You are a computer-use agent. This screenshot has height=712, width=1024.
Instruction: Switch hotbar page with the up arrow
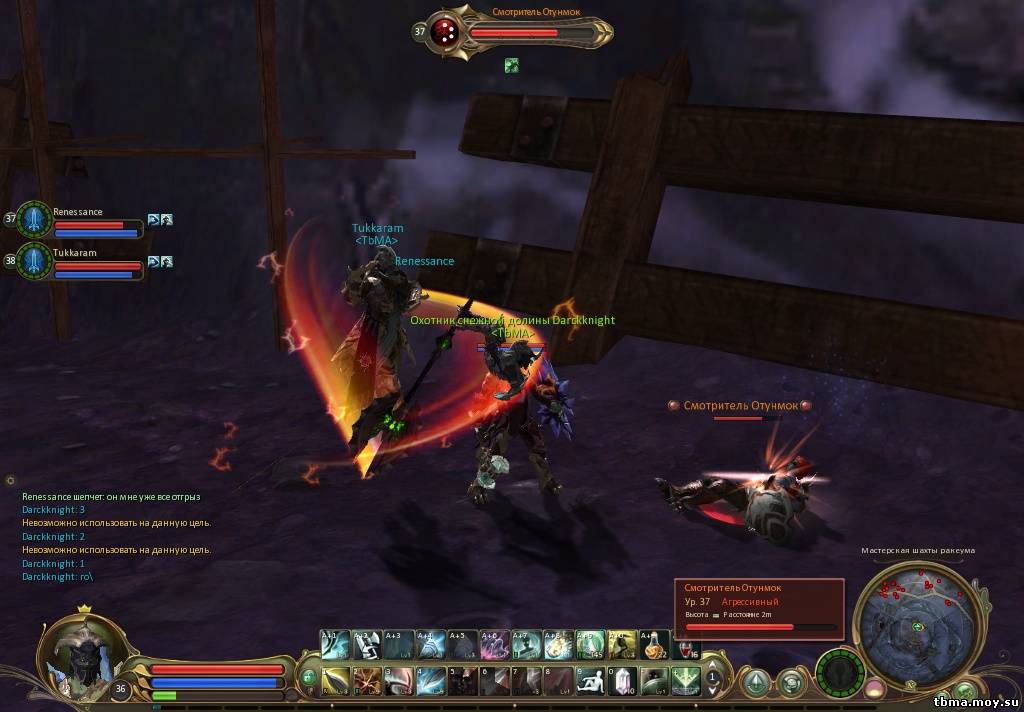712,665
